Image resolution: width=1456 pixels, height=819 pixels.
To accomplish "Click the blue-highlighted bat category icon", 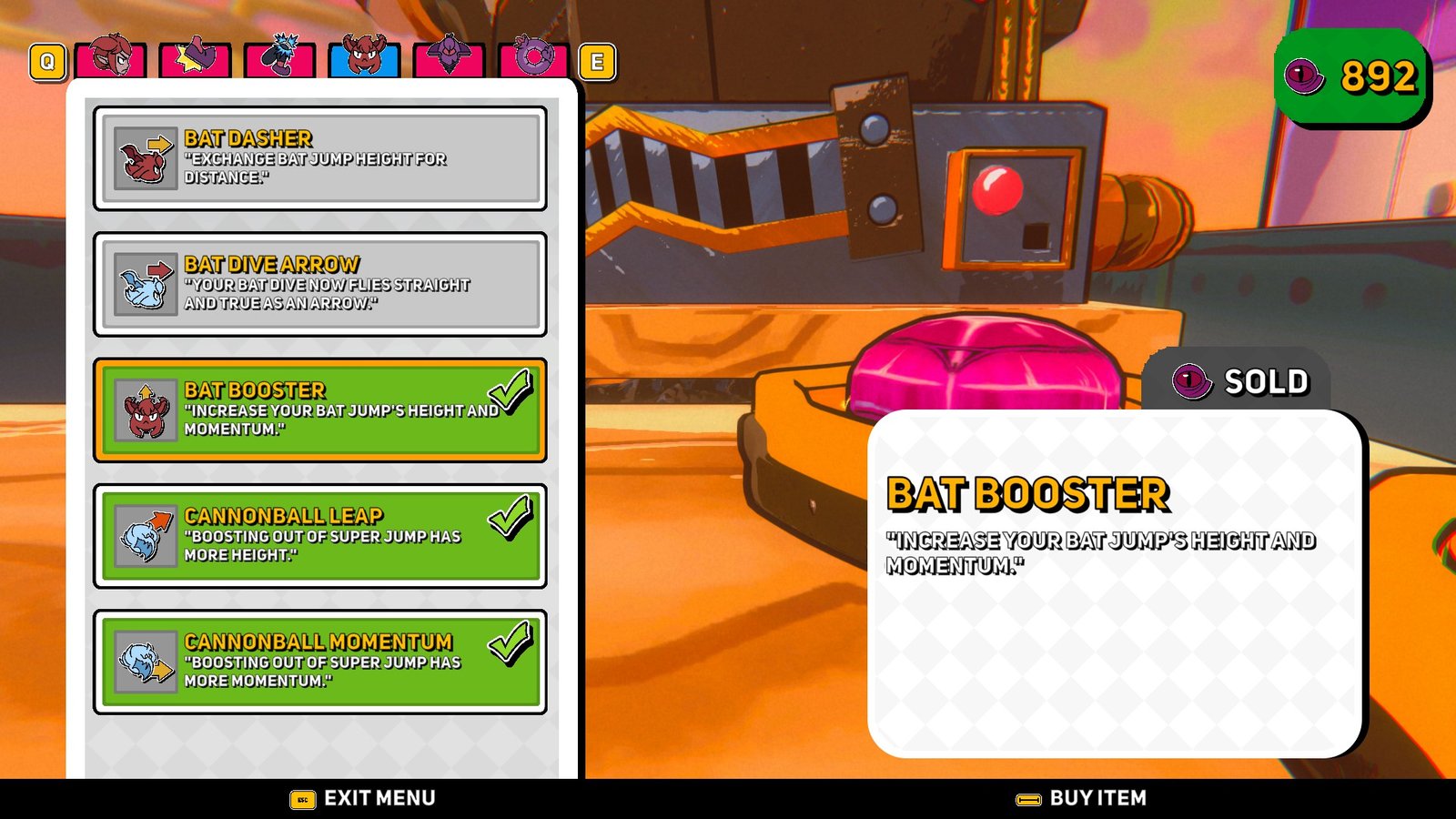I will pyautogui.click(x=363, y=59).
